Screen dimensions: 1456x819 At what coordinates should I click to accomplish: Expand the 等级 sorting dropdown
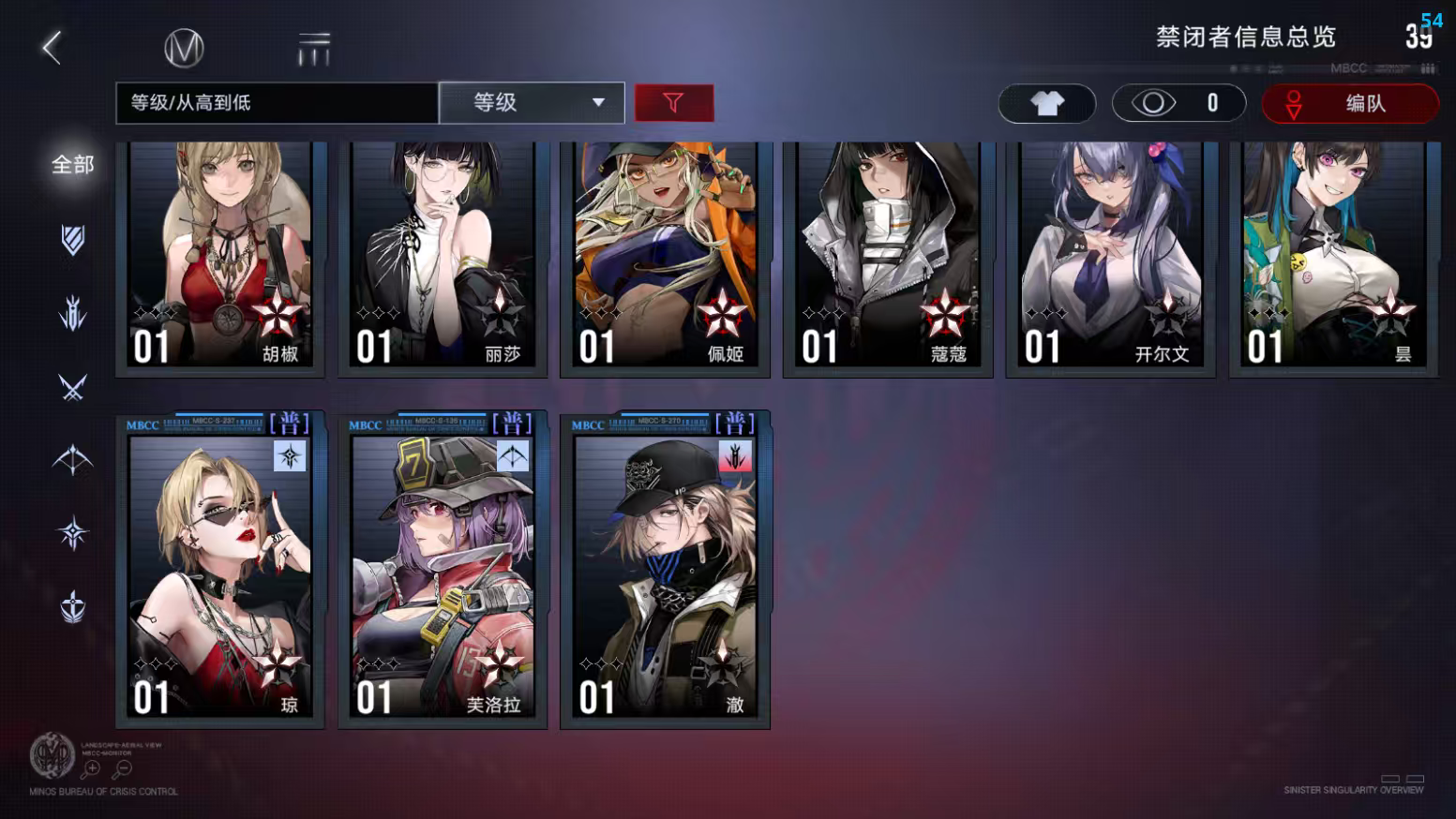click(532, 103)
